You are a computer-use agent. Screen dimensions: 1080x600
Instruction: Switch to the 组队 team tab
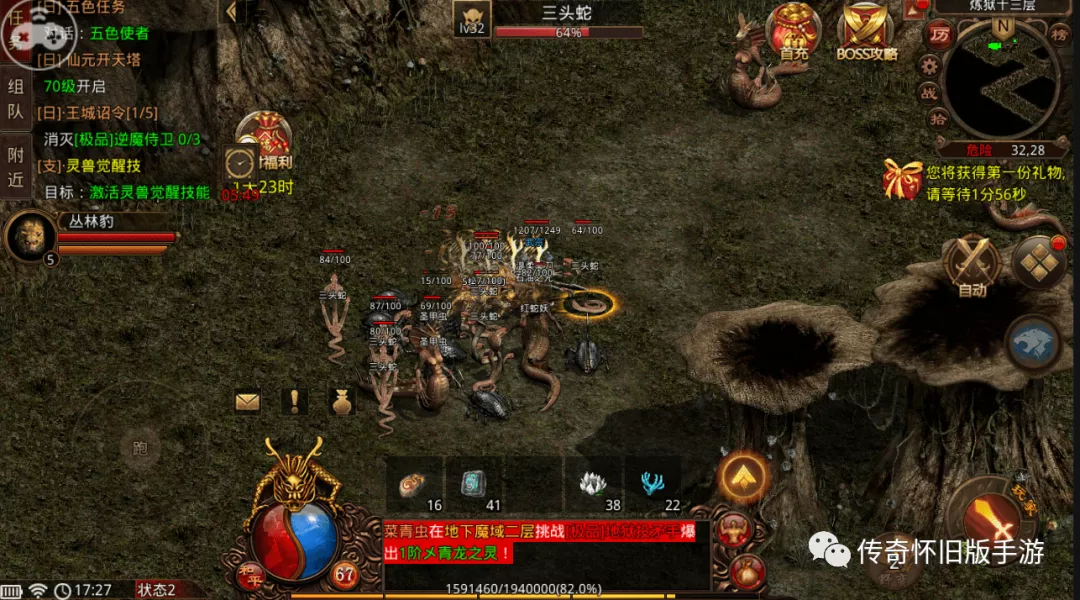(16, 98)
